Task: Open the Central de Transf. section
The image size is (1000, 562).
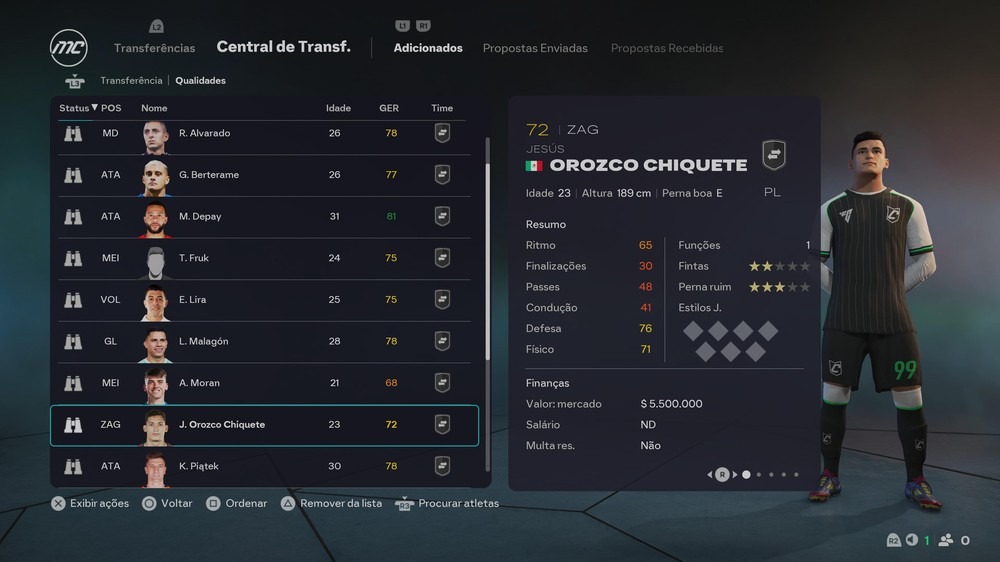Action: [283, 47]
